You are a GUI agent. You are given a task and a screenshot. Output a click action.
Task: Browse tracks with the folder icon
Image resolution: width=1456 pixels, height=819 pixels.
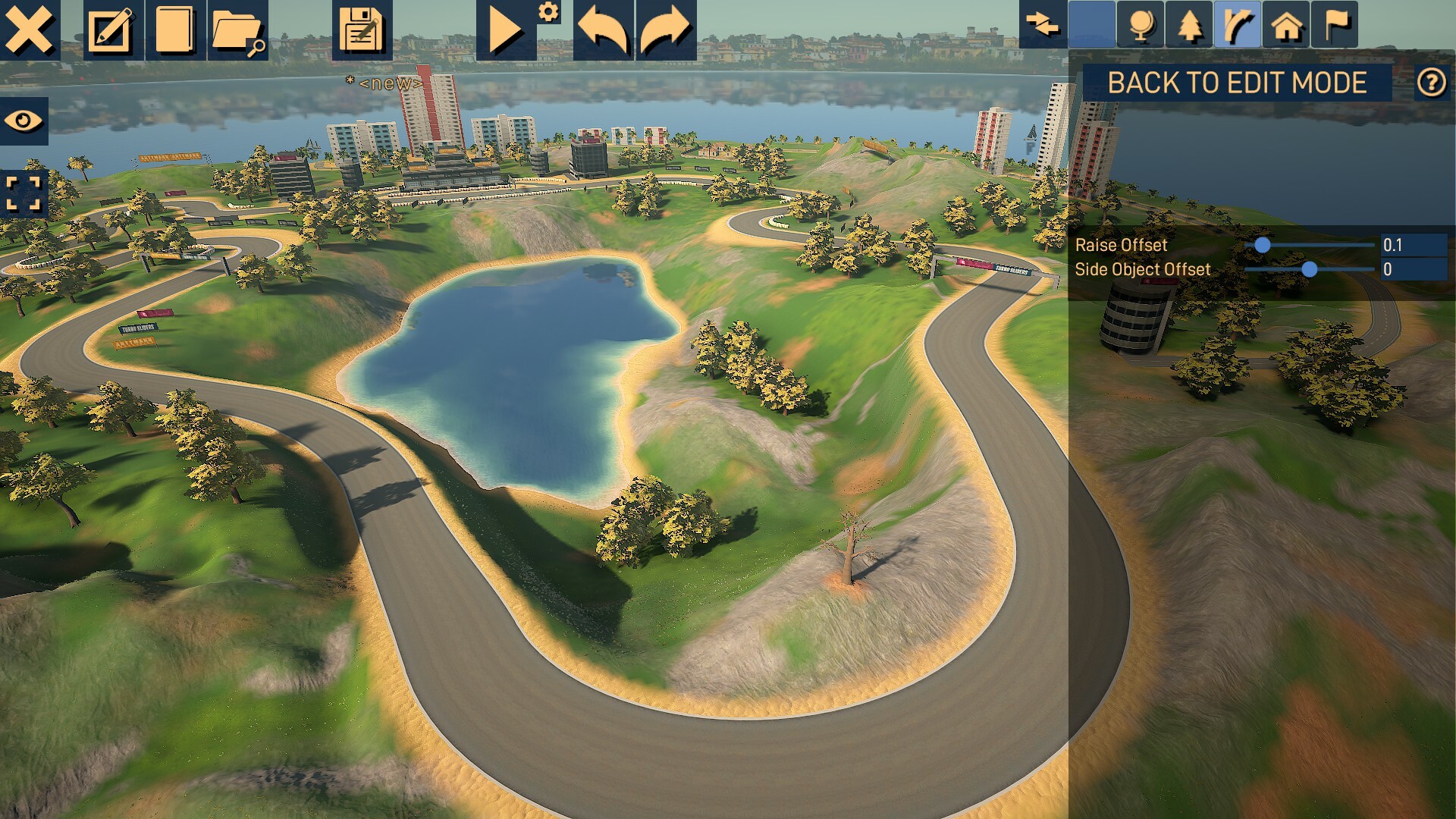tap(237, 30)
